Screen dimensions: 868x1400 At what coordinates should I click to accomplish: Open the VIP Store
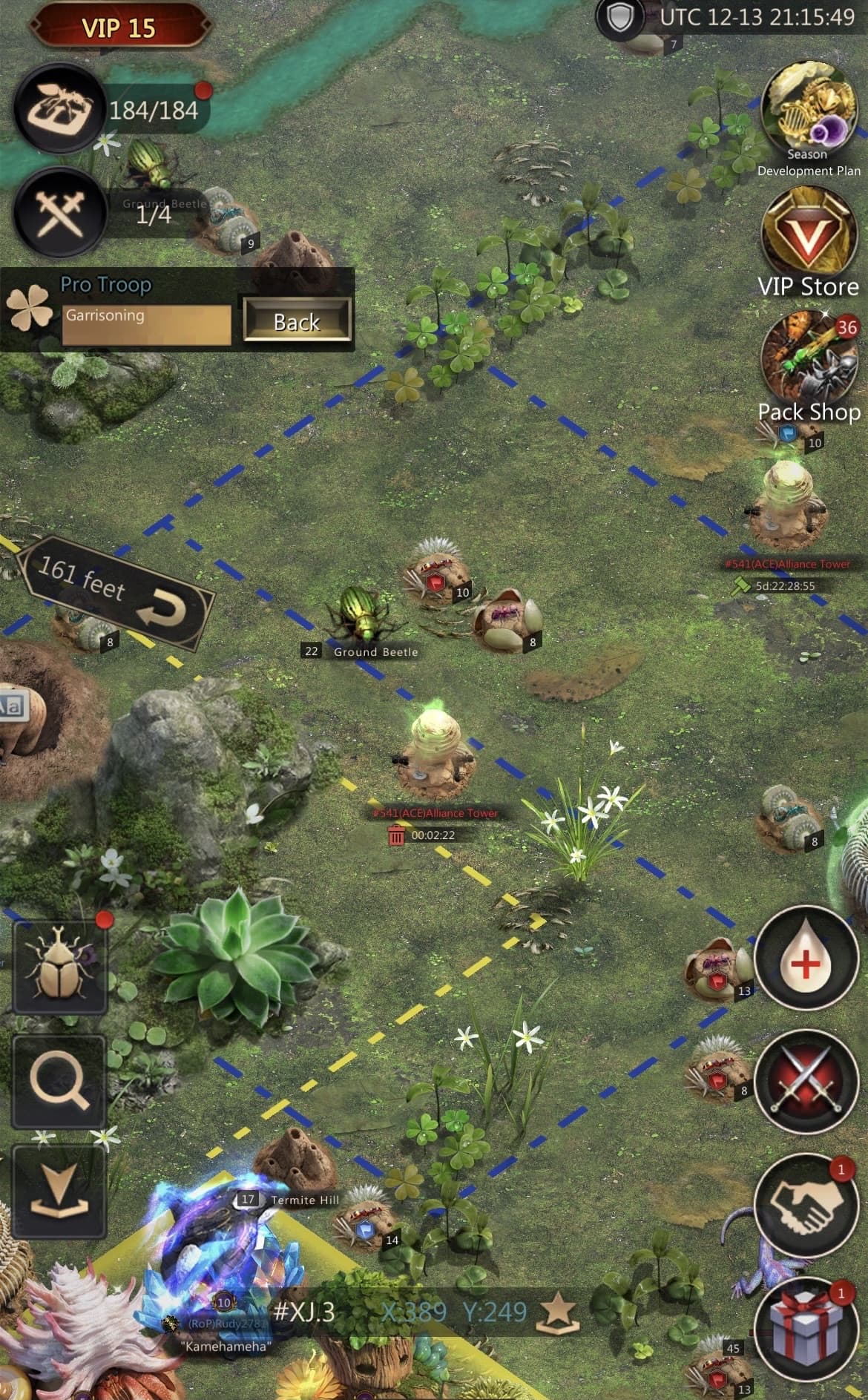(809, 234)
